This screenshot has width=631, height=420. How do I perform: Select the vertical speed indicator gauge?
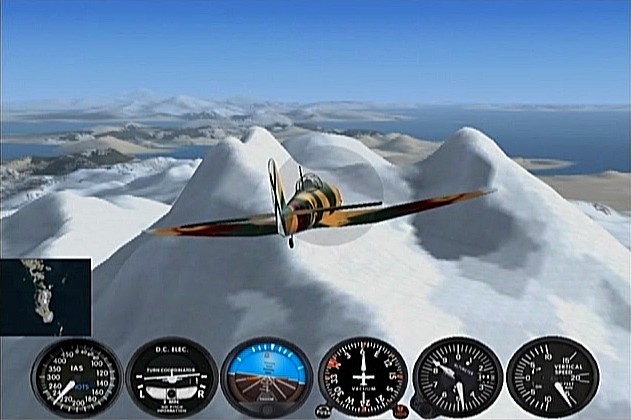coord(552,377)
